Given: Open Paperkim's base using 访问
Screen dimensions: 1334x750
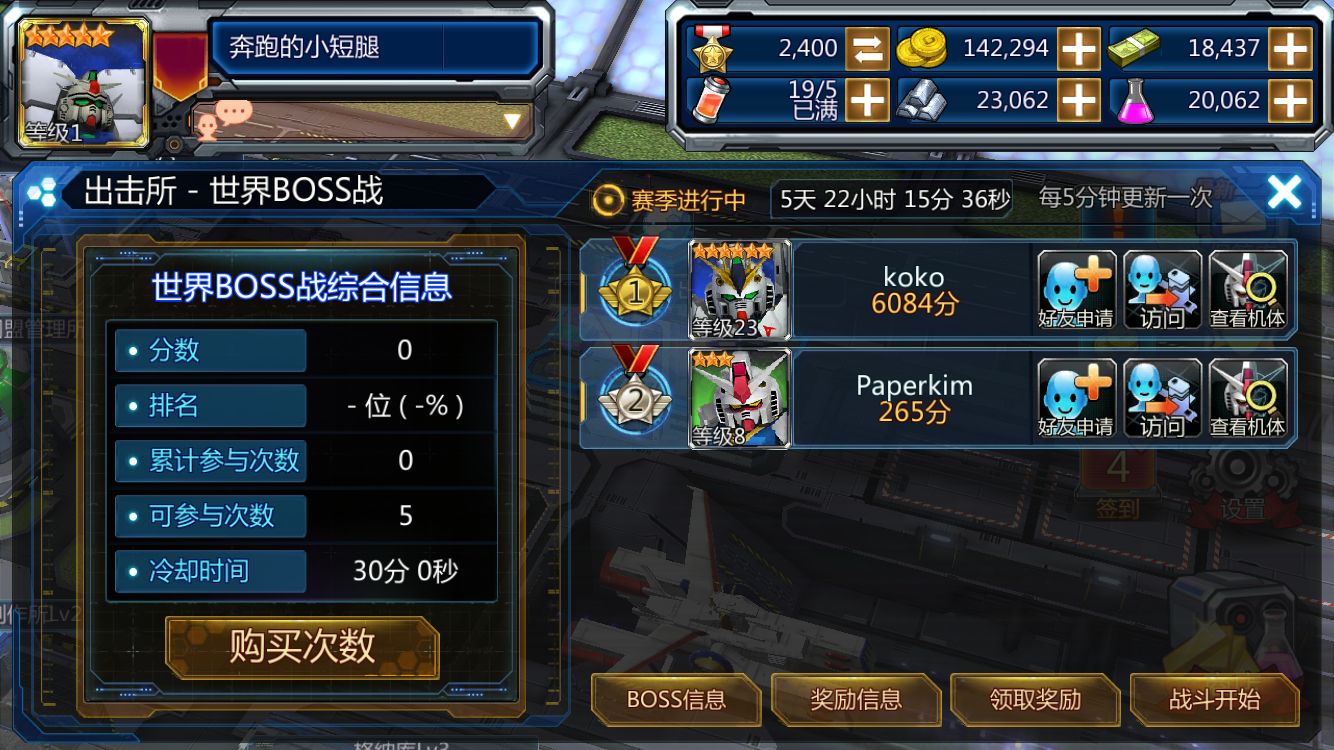Looking at the screenshot, I should (1161, 398).
